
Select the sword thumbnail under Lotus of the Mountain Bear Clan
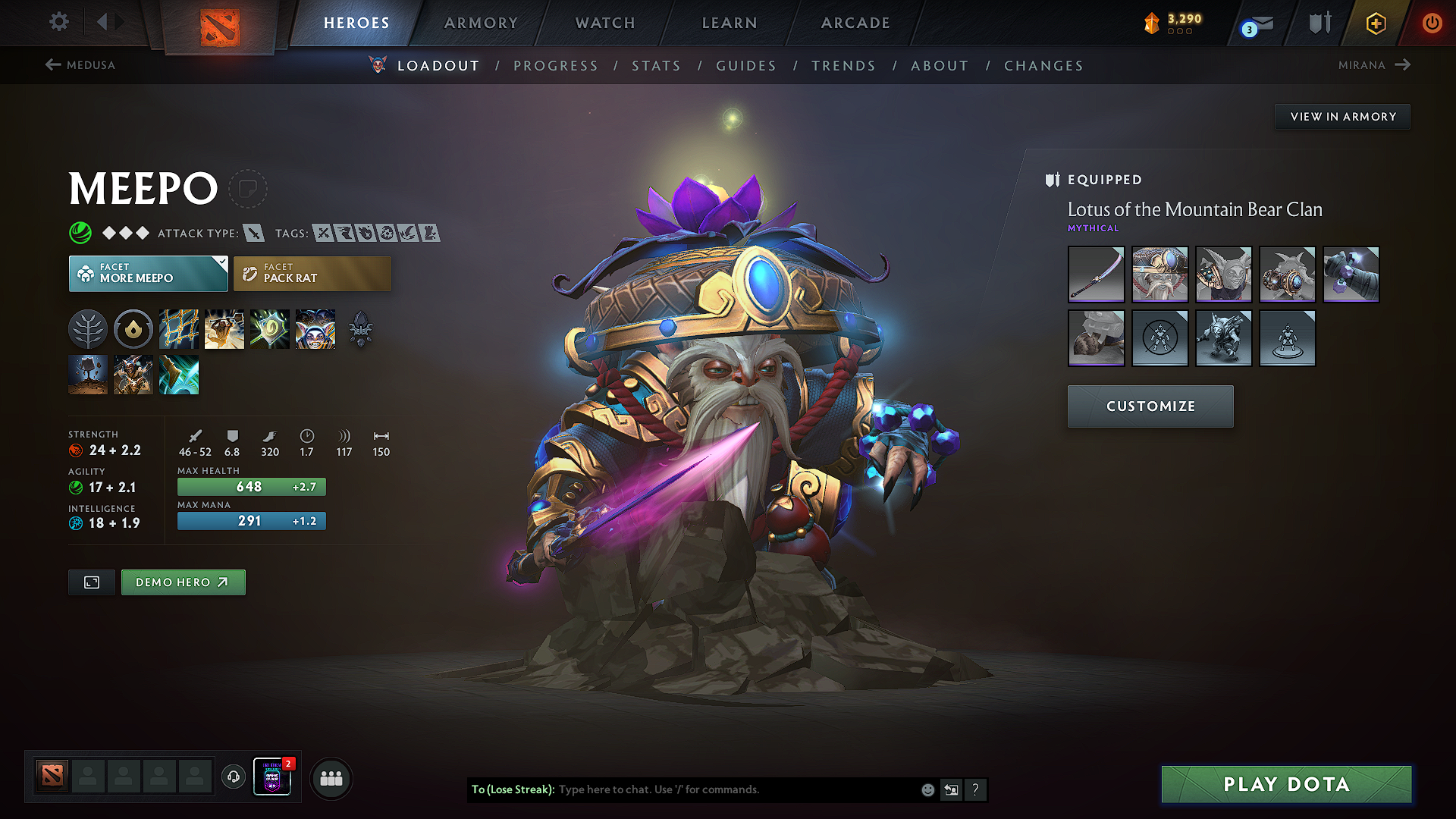point(1096,275)
